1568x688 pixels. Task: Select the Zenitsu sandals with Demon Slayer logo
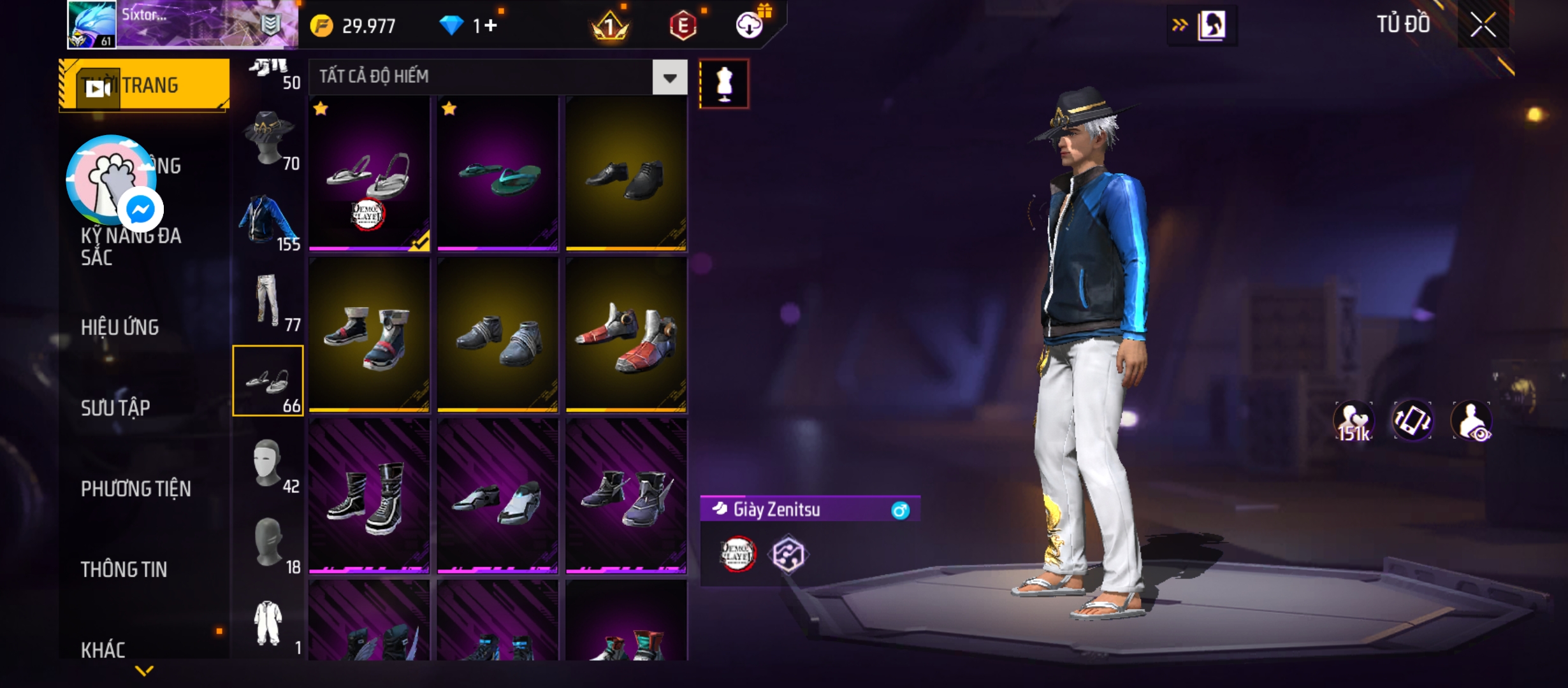click(369, 173)
